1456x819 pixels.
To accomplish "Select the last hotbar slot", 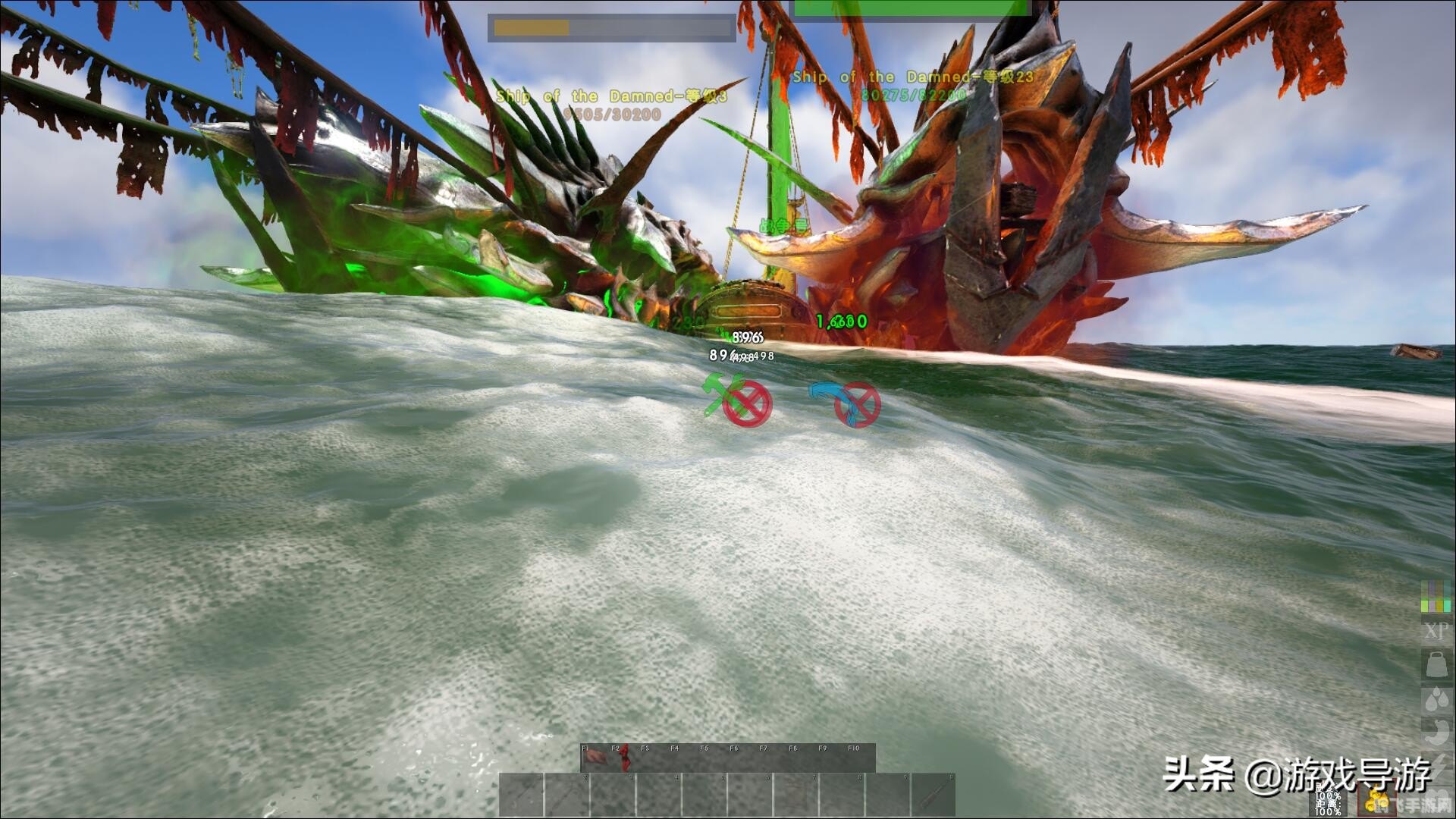I will point(933,795).
